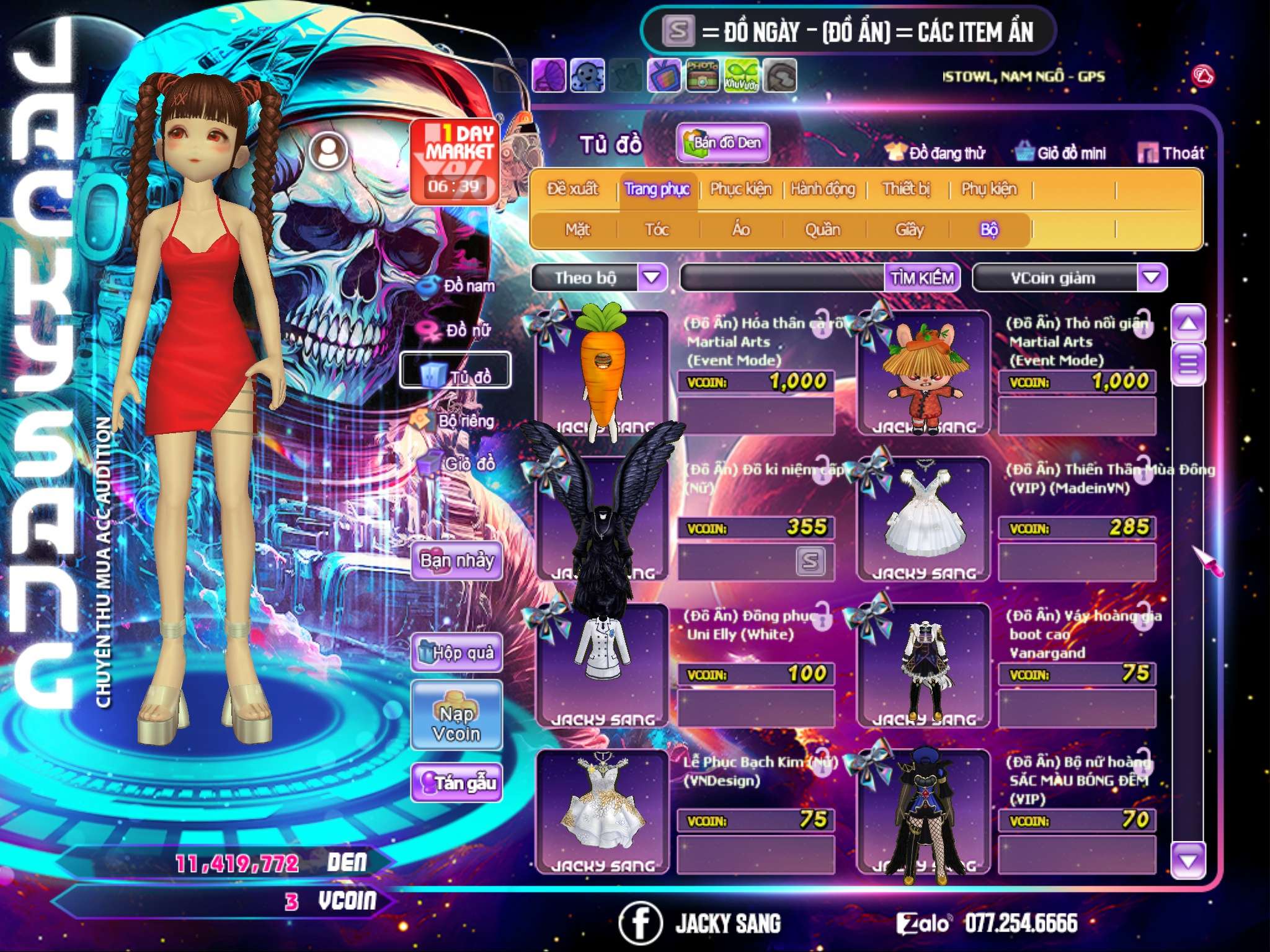Viewport: 1270px width, 952px height.
Task: Open the Theo bộ dropdown
Action: click(652, 277)
